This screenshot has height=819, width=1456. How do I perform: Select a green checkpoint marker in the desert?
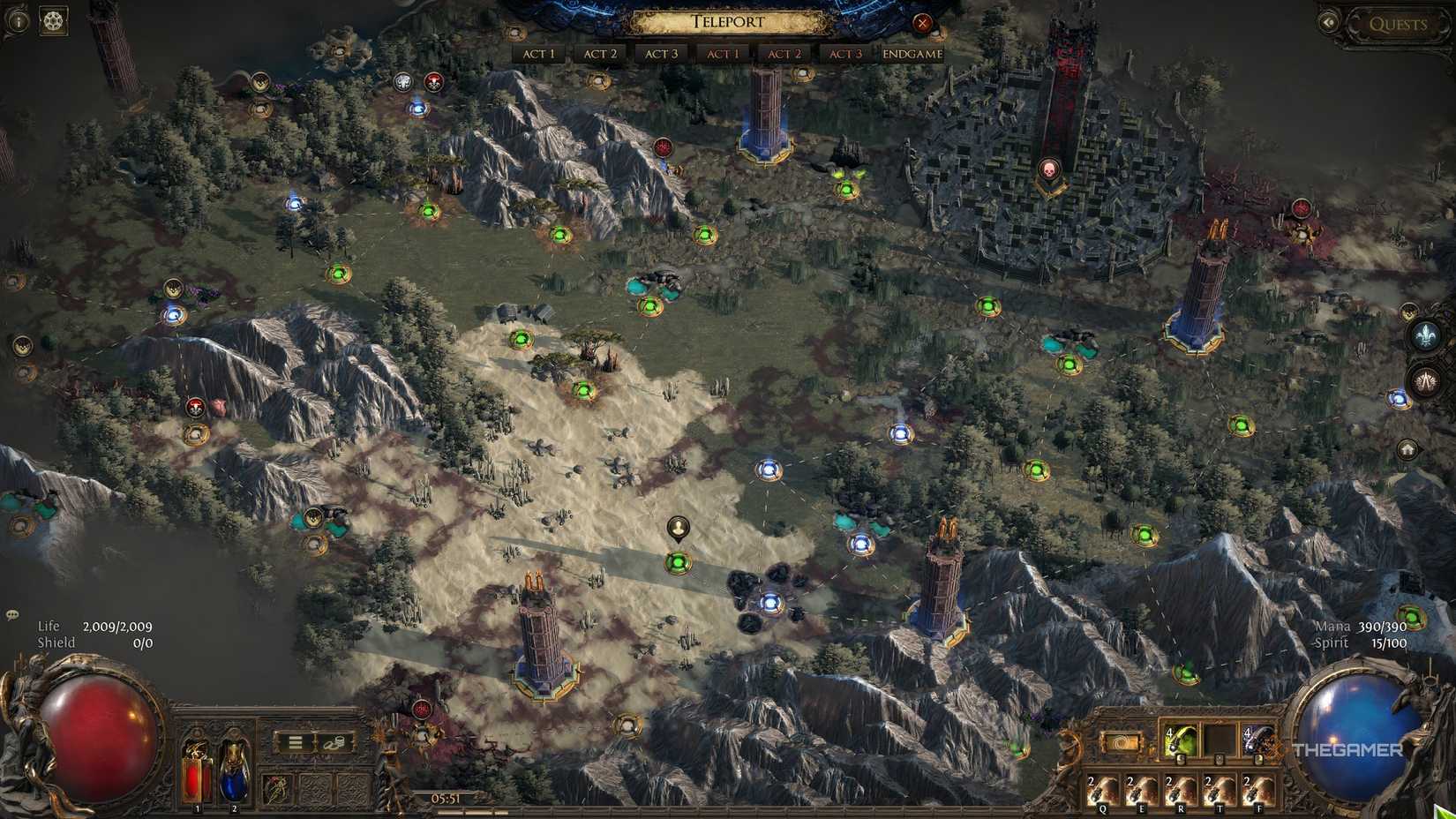675,560
